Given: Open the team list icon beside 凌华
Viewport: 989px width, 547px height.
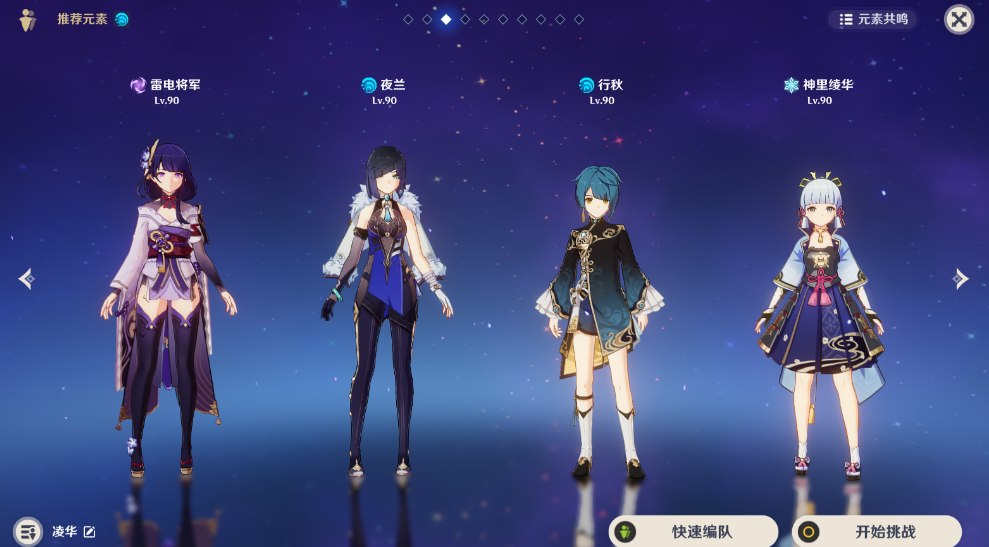Looking at the screenshot, I should point(27,531).
